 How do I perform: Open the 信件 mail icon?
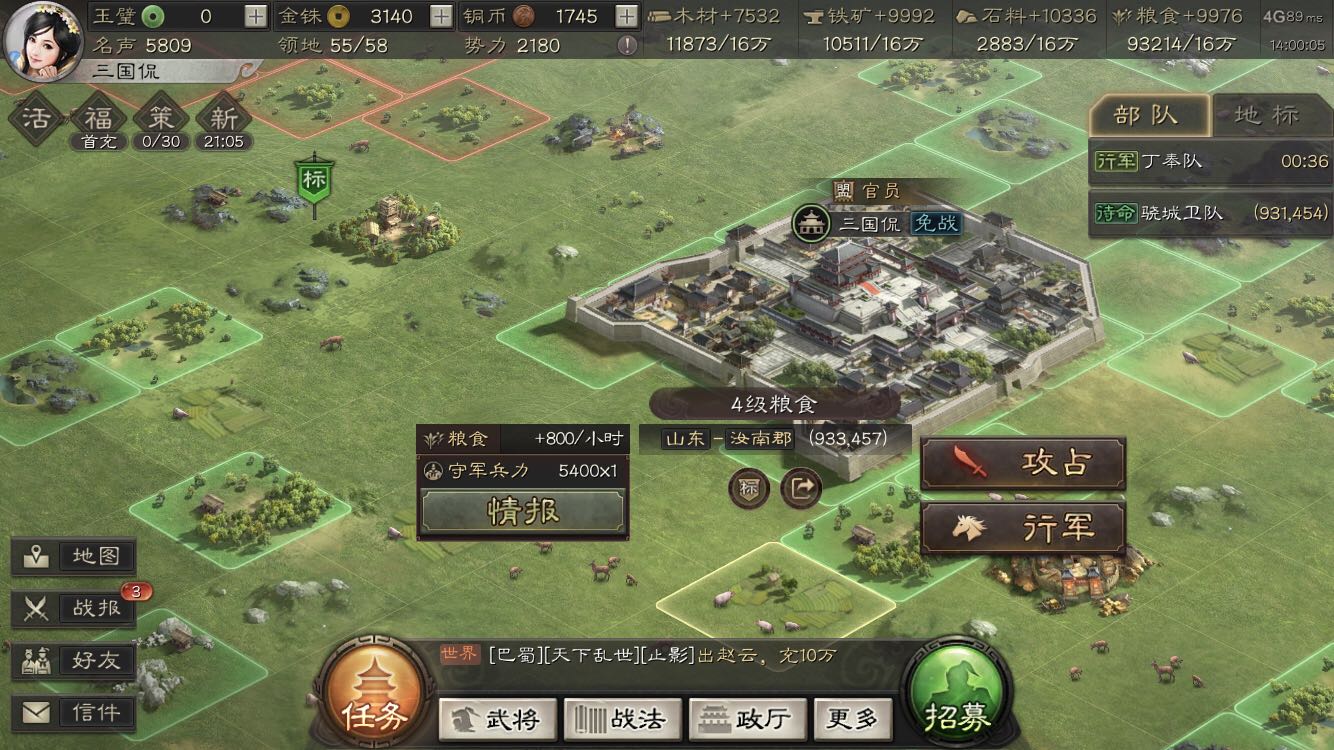click(73, 712)
